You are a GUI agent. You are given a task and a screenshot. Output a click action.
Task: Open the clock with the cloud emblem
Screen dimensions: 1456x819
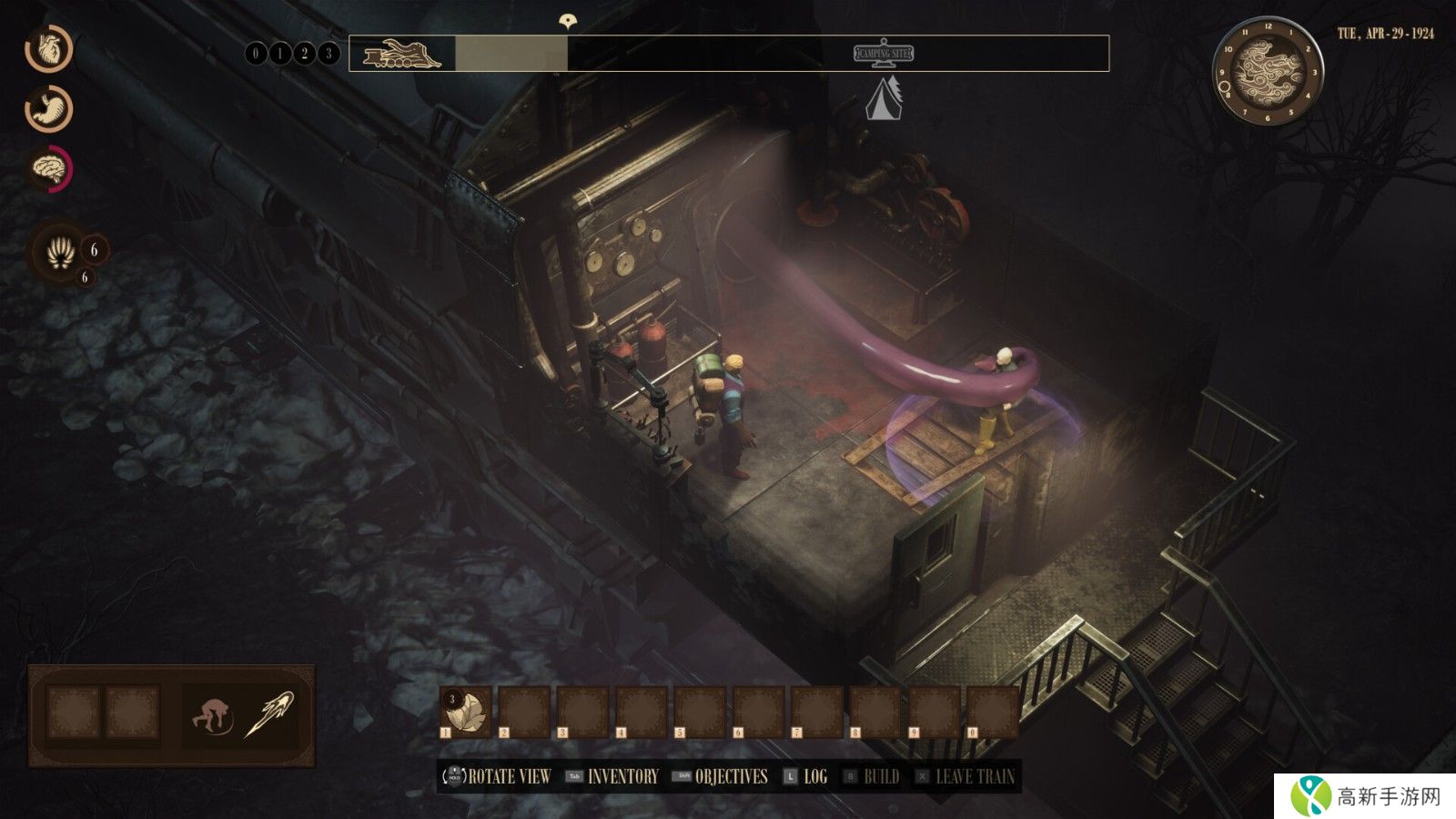[1268, 73]
